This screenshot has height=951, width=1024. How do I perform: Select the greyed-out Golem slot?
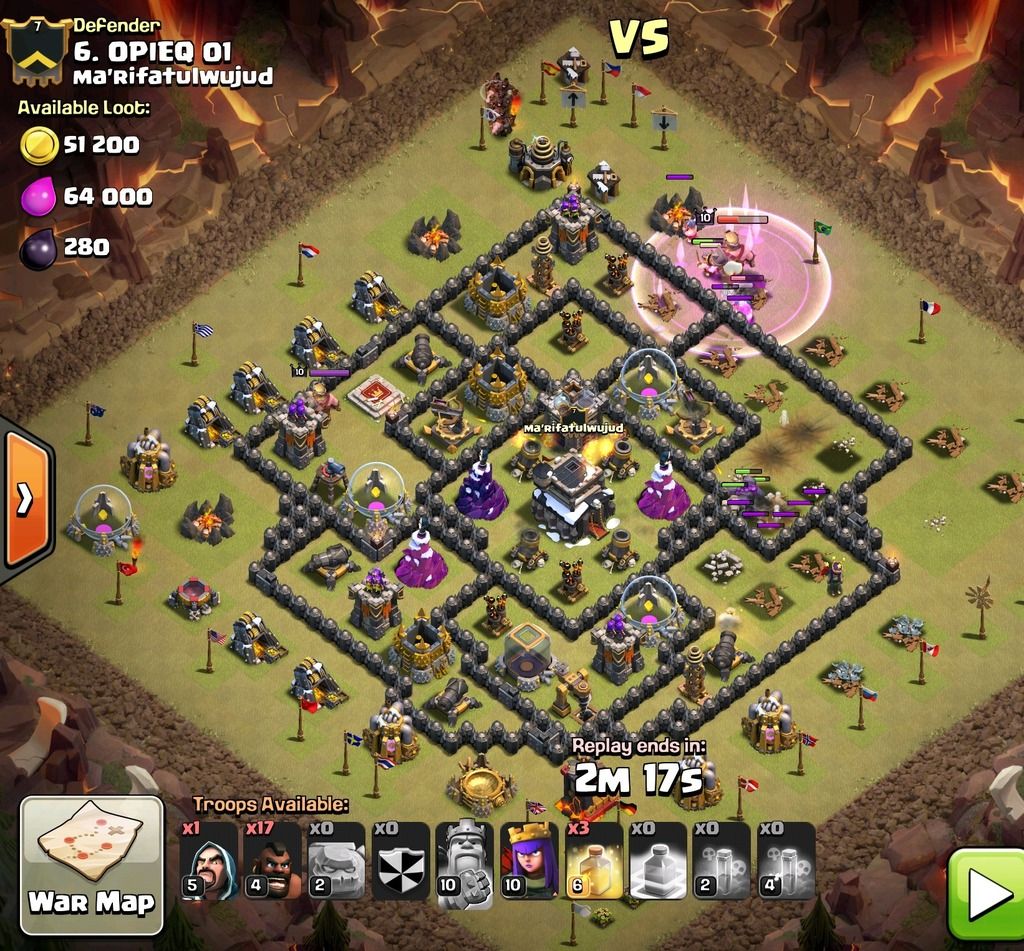click(337, 861)
